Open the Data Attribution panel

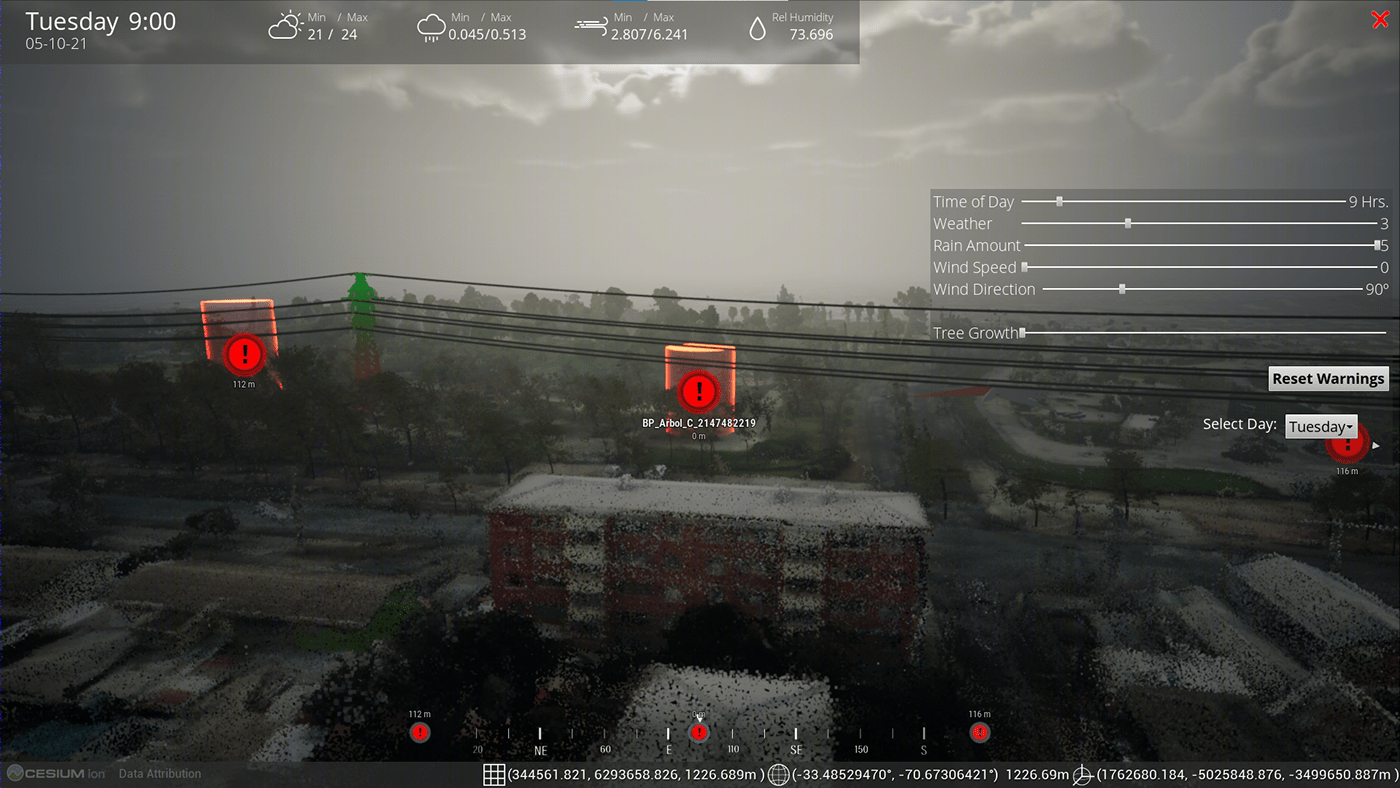160,773
